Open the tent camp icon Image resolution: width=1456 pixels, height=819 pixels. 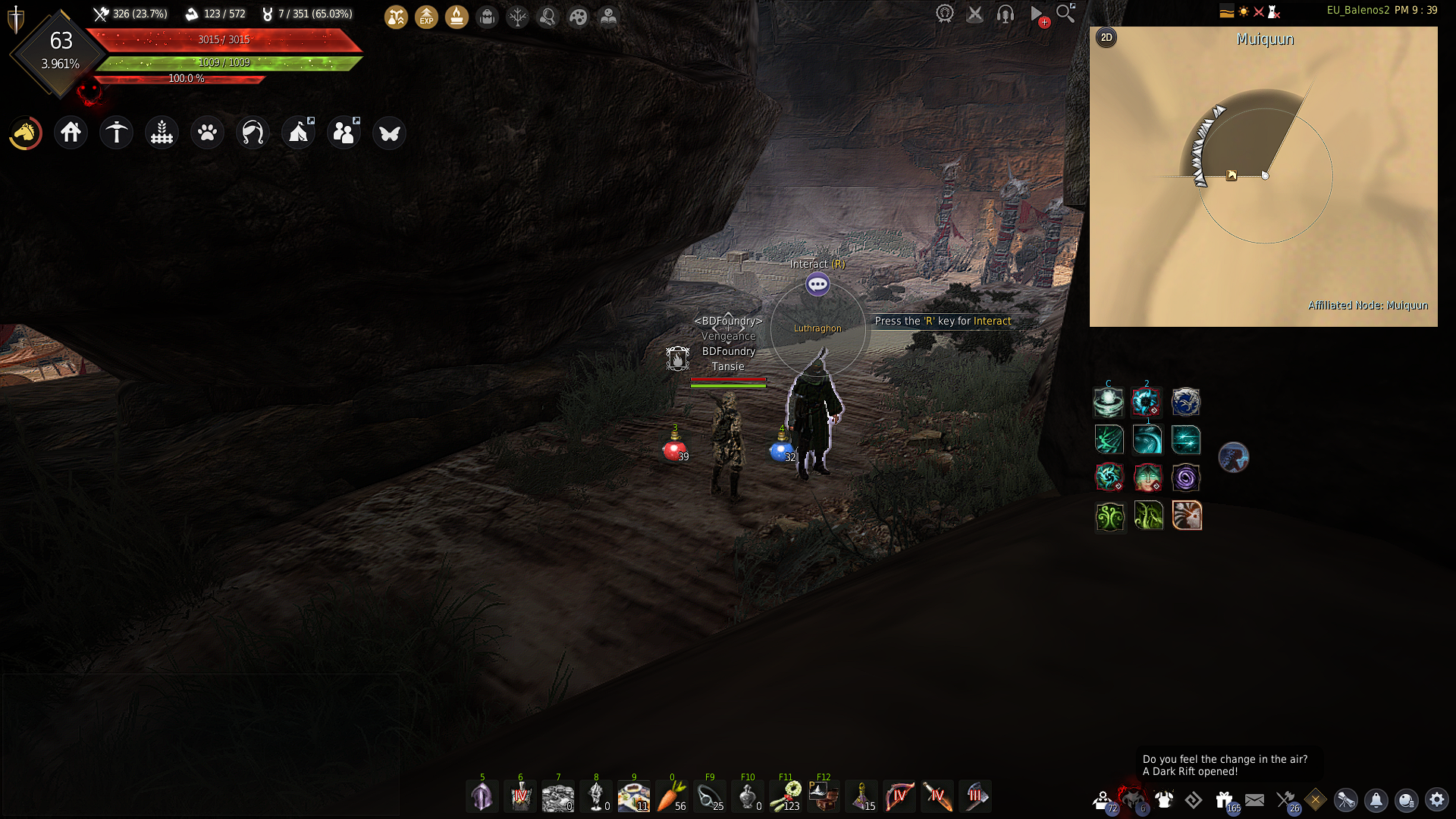click(298, 133)
